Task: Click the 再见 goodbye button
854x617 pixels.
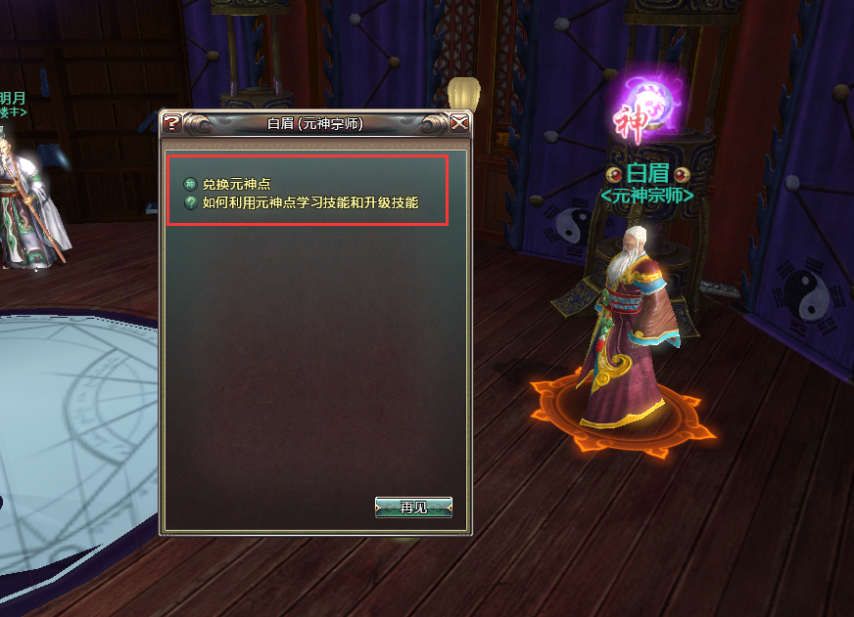Action: pos(413,507)
